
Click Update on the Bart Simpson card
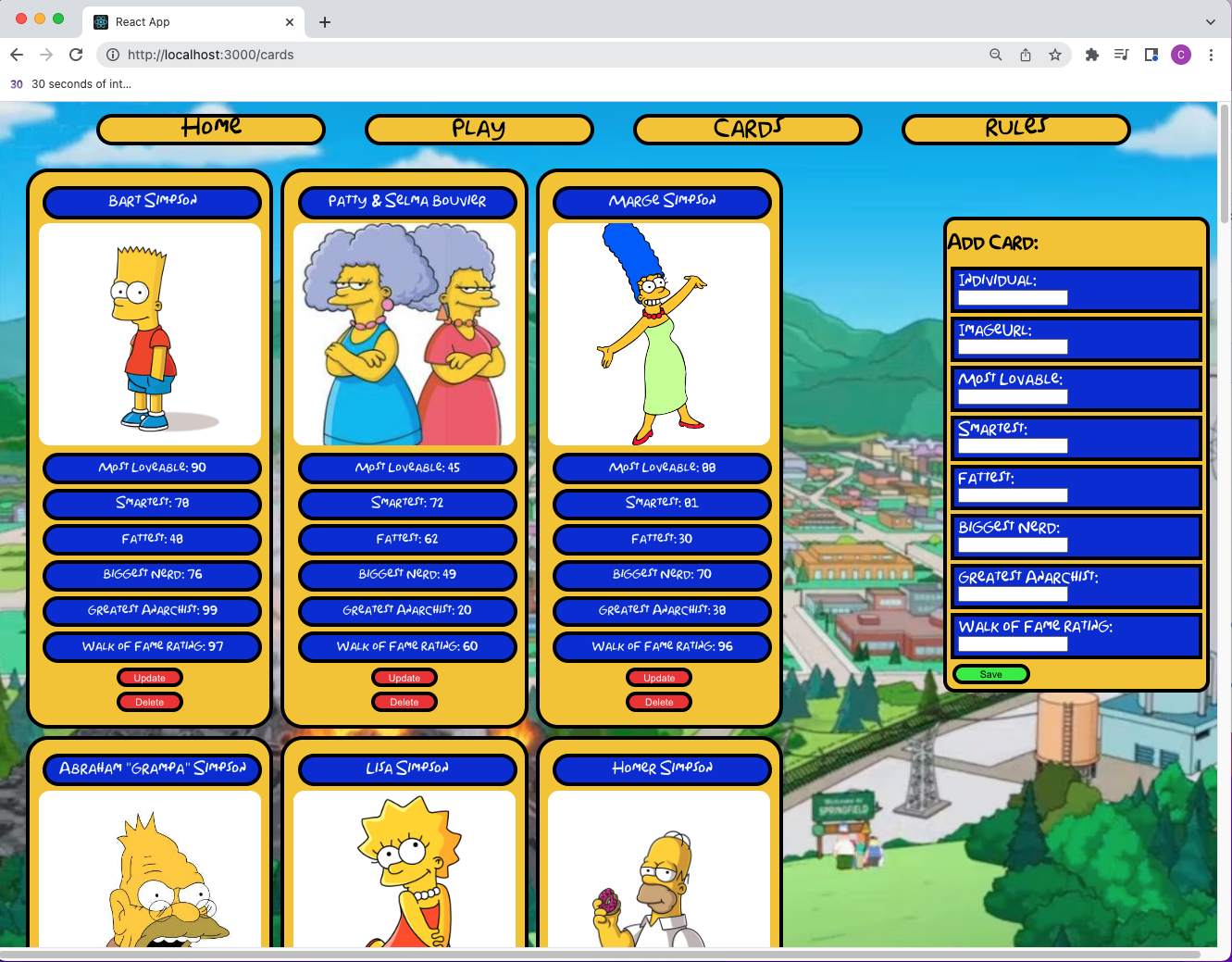(149, 677)
